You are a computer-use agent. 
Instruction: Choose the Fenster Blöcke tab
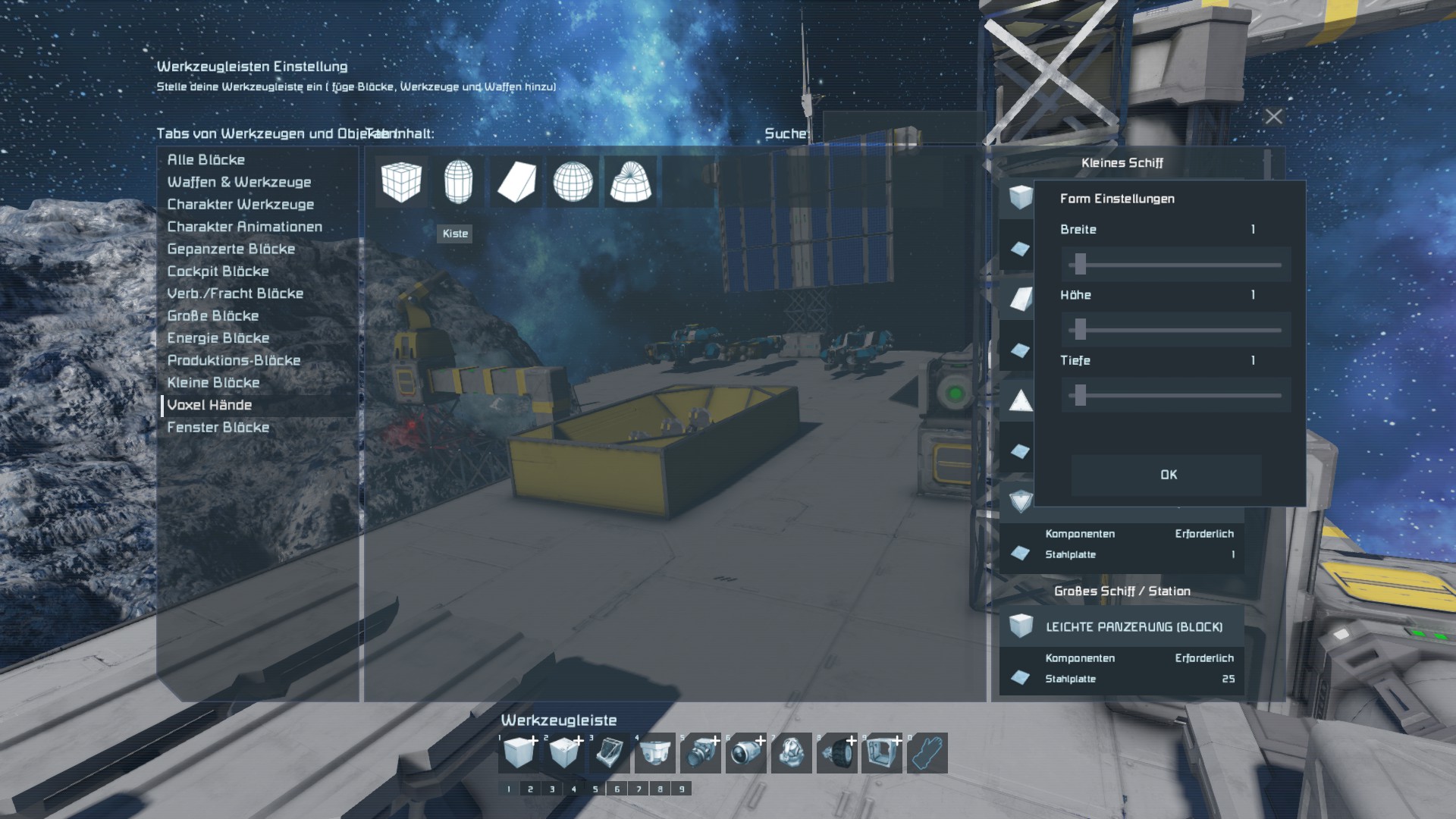click(218, 428)
